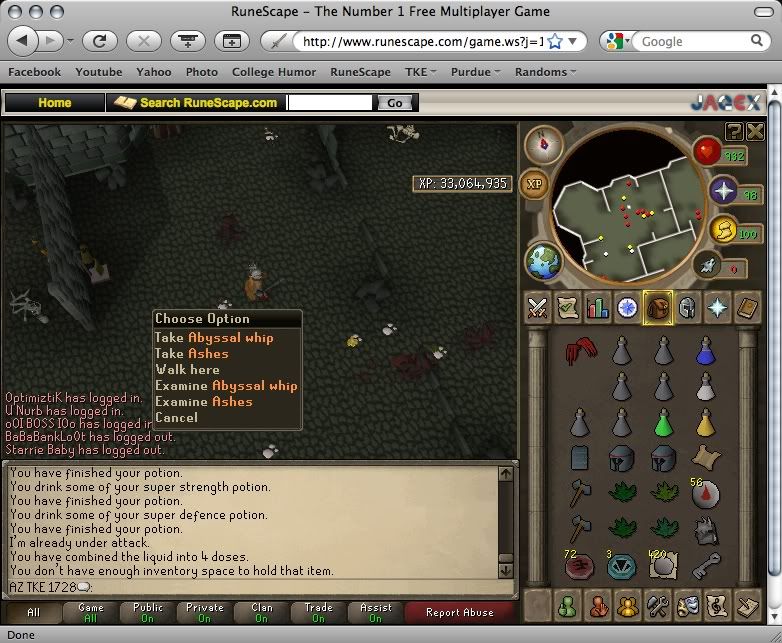Toggle the XP counter button

[534, 186]
